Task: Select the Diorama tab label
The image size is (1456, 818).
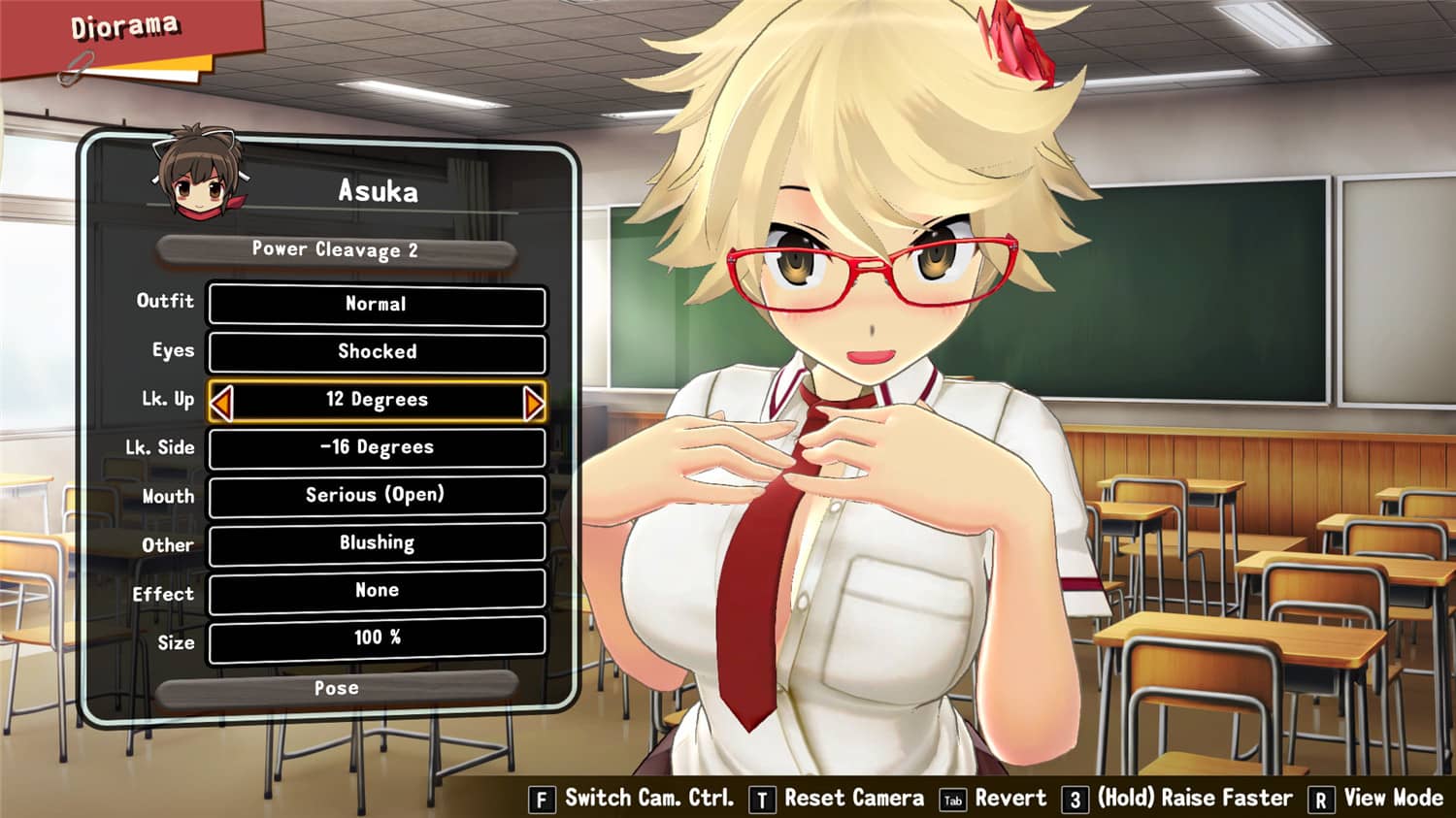Action: click(124, 26)
